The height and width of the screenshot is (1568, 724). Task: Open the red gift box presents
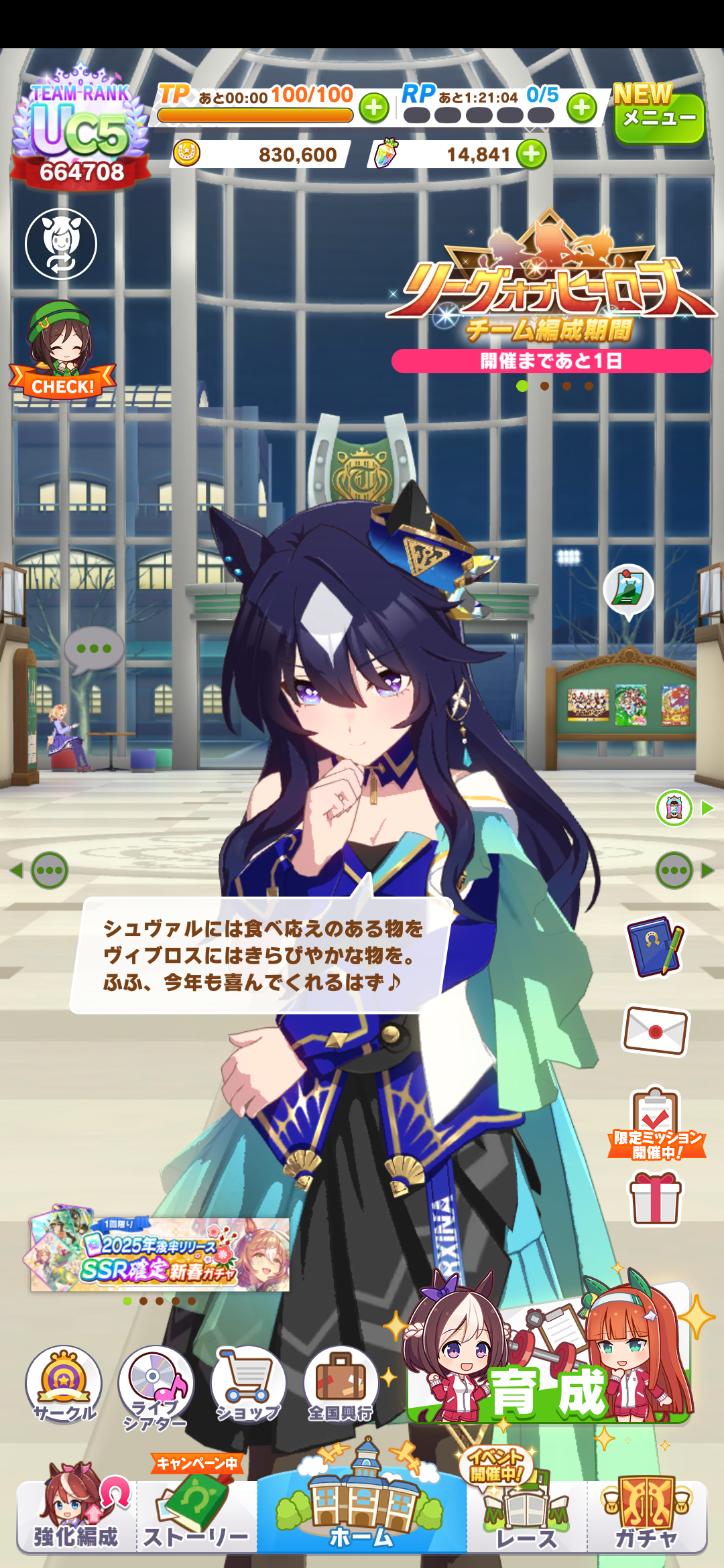coord(655,1199)
